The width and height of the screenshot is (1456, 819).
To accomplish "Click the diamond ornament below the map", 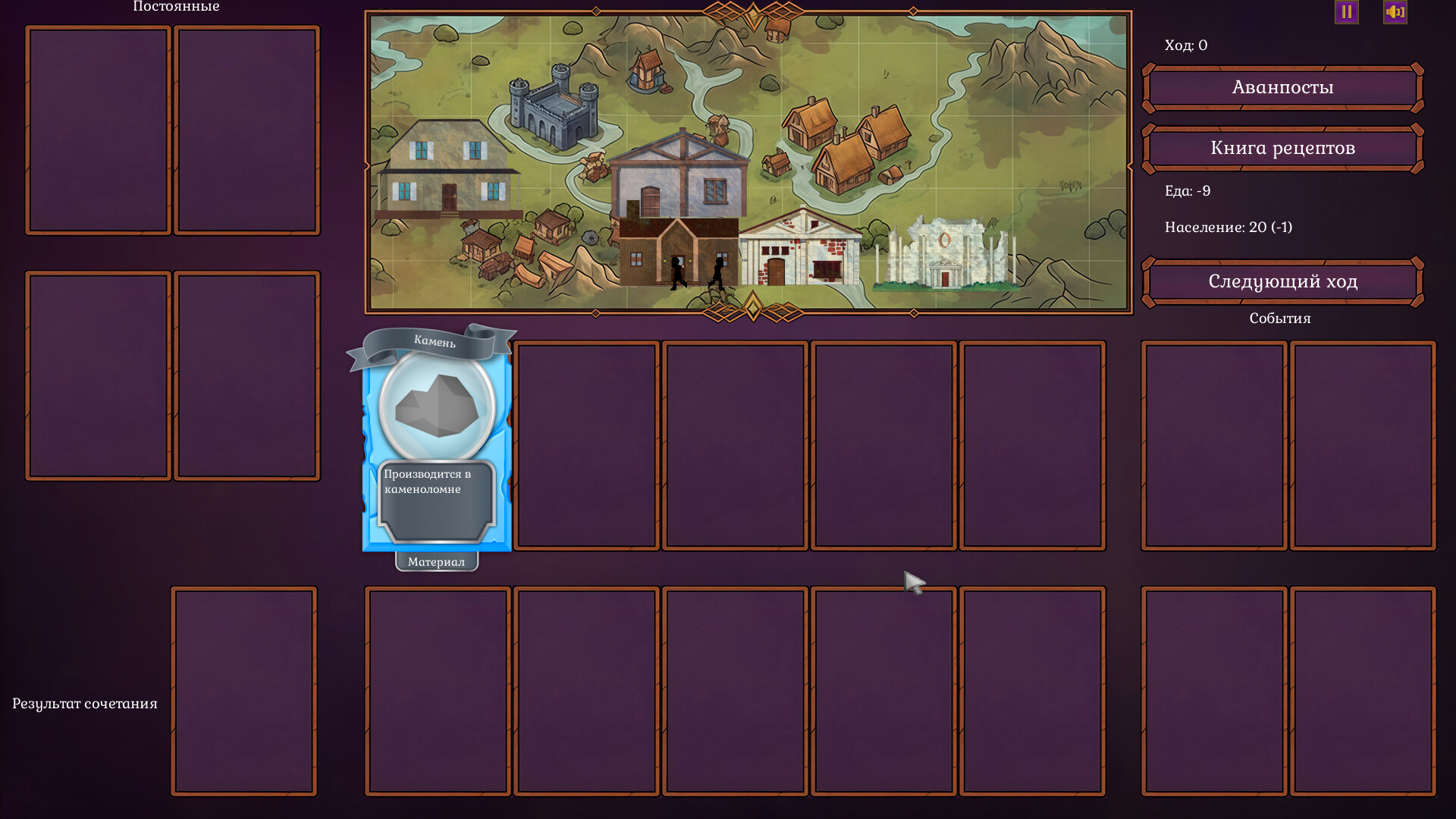I will [752, 306].
